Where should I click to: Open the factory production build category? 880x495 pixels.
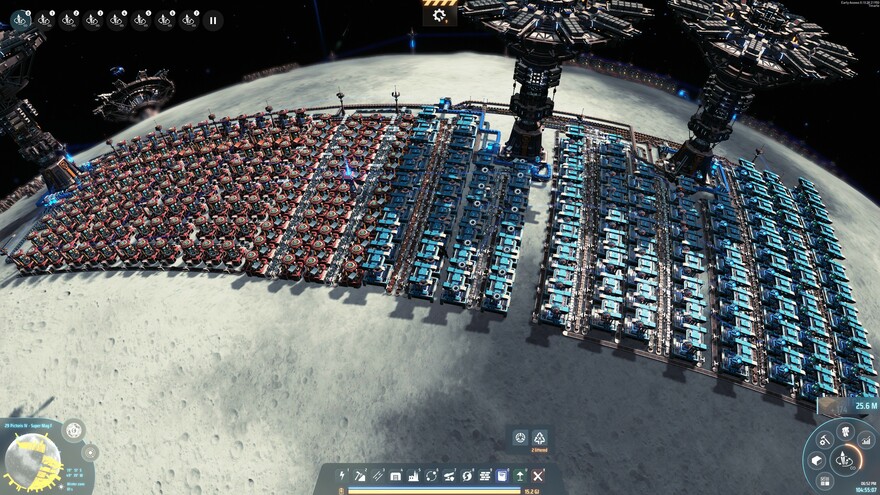(x=414, y=476)
